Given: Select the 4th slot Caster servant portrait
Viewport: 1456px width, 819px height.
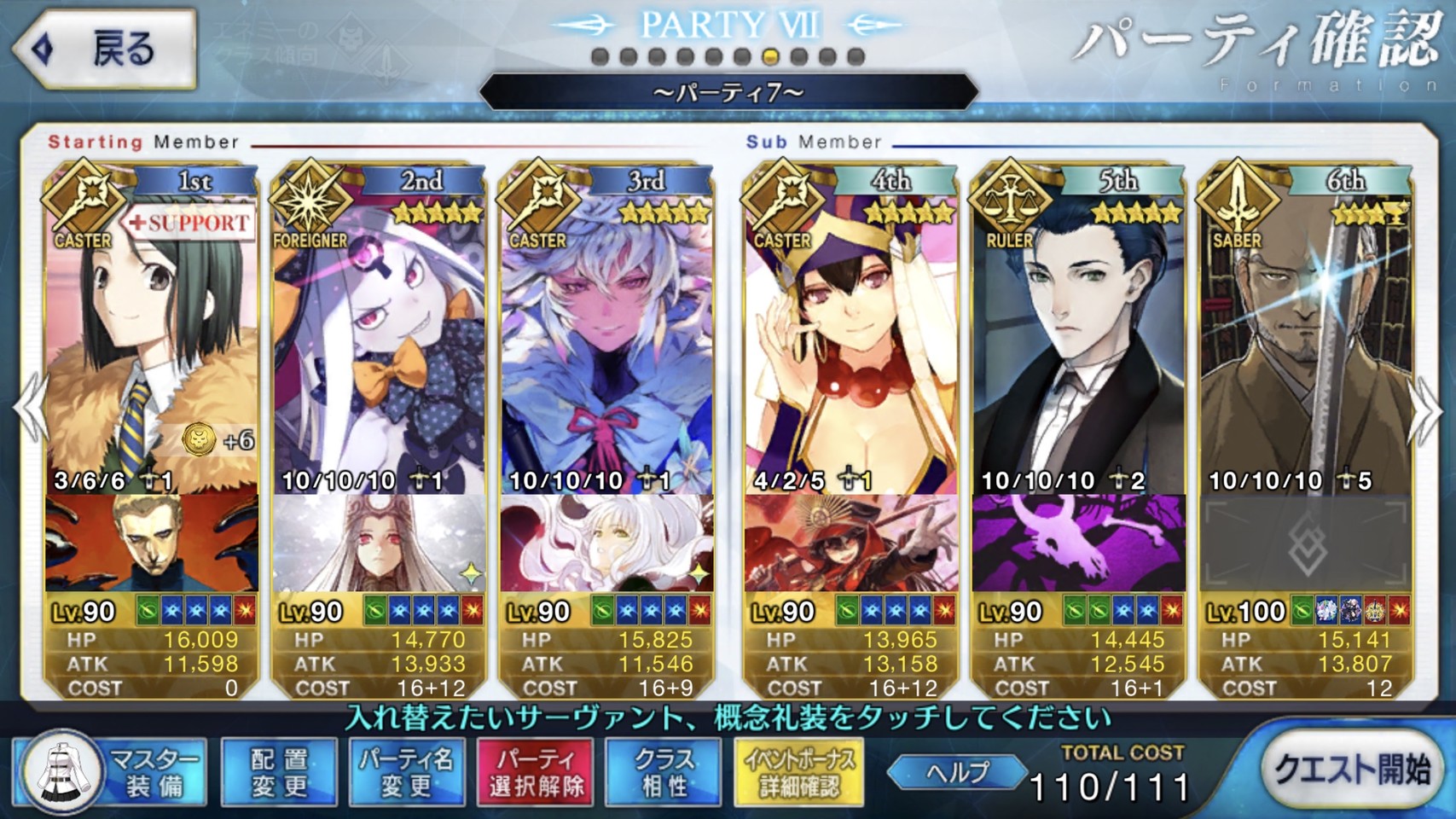Looking at the screenshot, I should (x=850, y=341).
